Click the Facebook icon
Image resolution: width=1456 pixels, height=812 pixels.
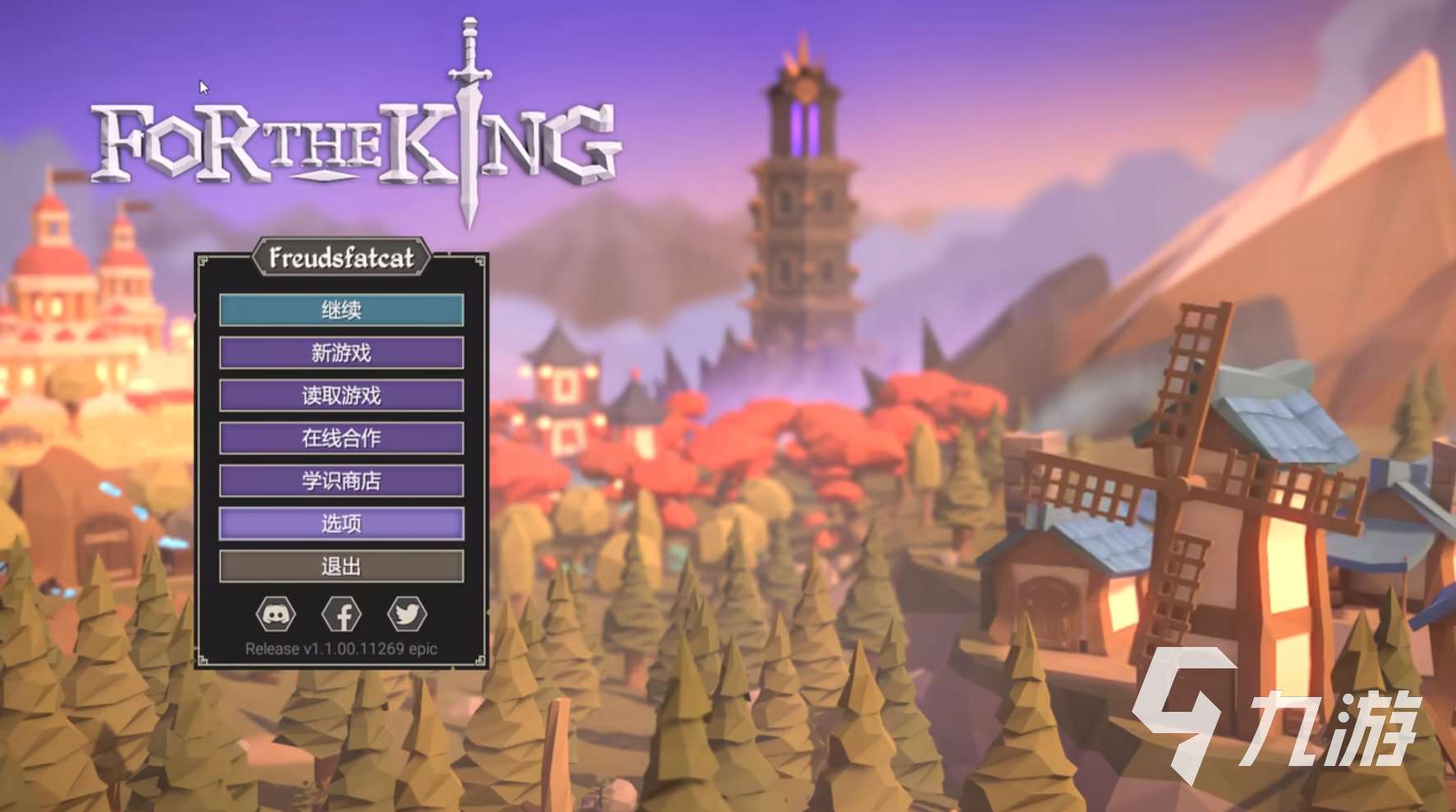point(342,614)
